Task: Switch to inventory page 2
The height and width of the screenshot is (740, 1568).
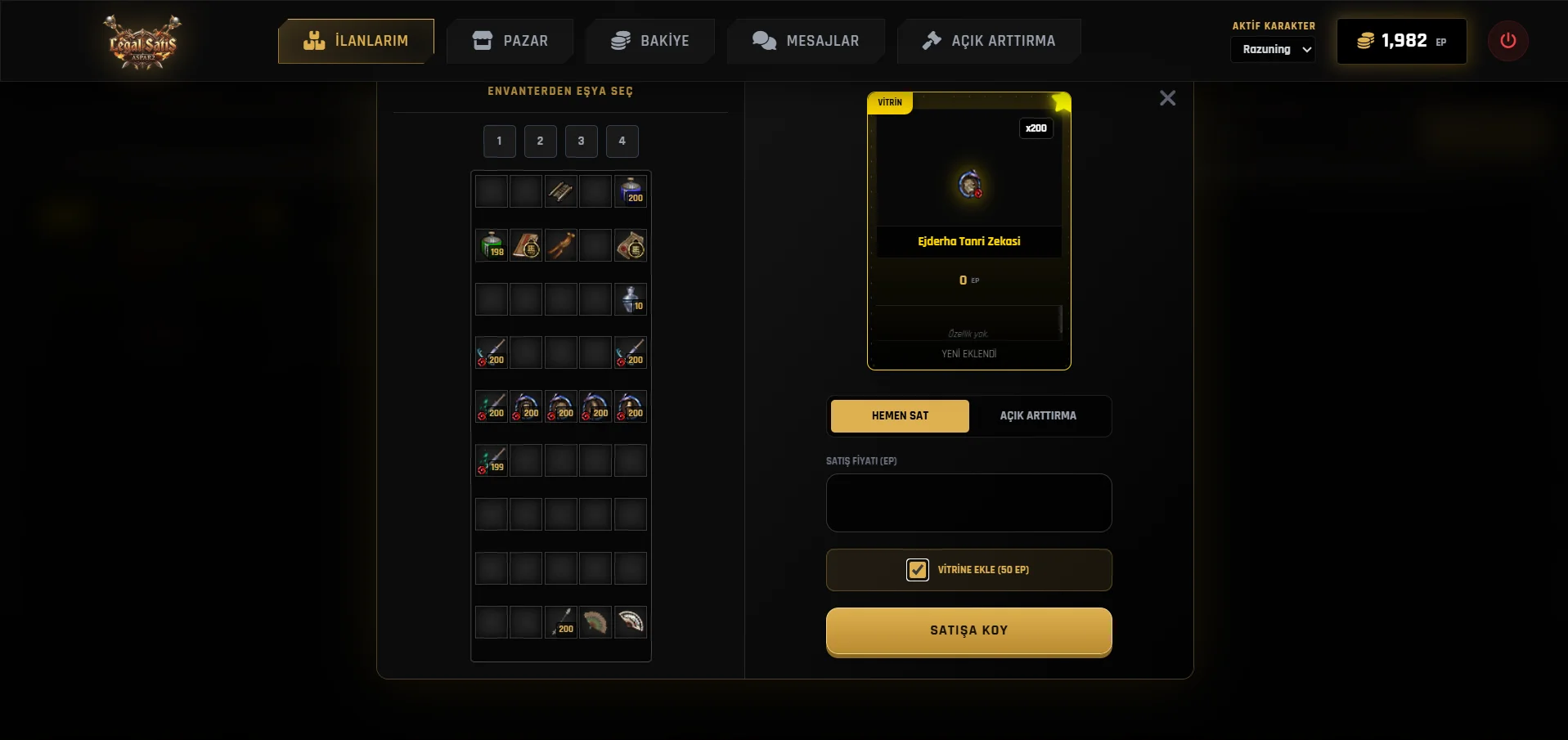Action: click(x=540, y=141)
